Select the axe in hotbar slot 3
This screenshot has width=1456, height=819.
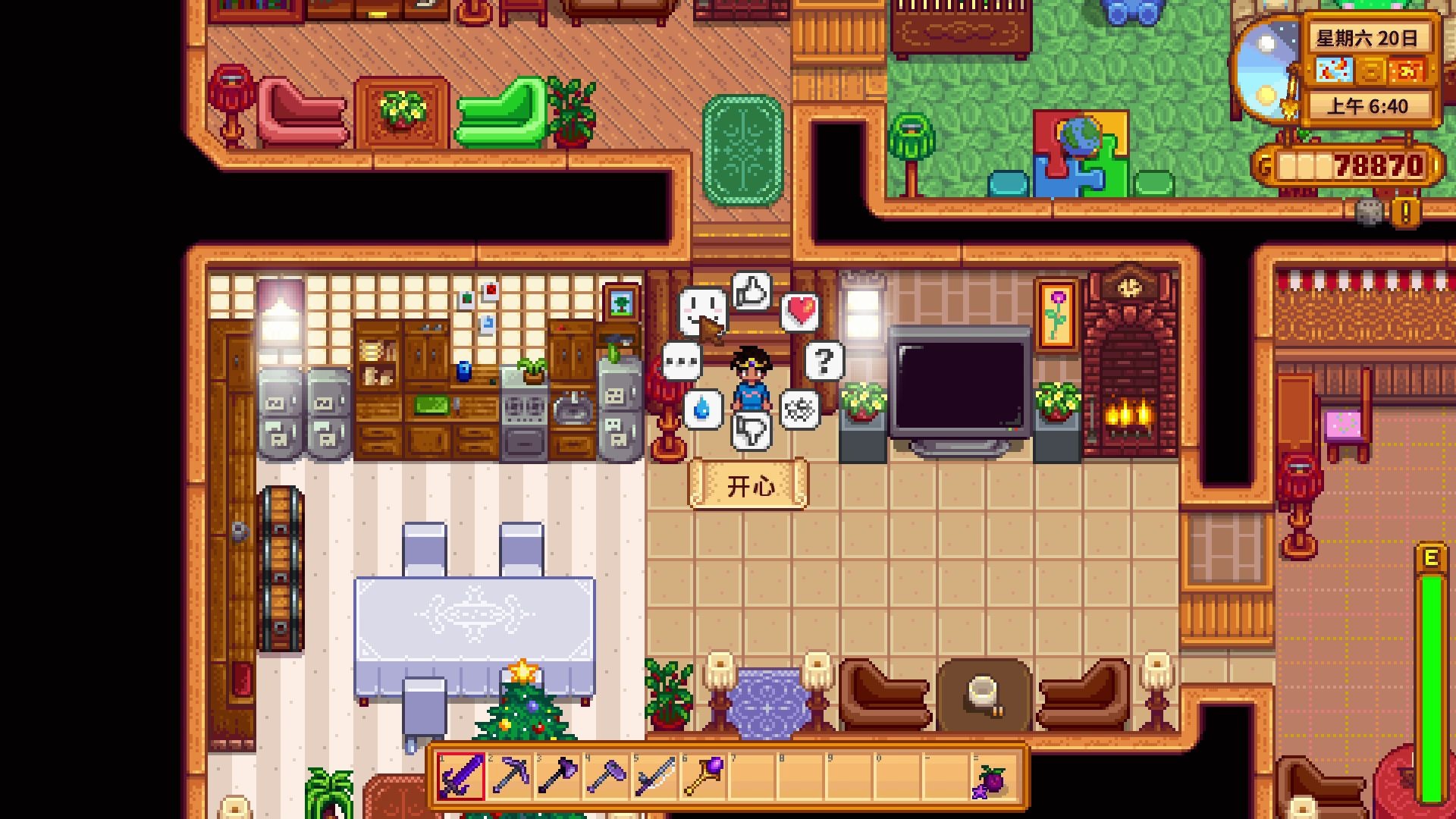tap(558, 777)
